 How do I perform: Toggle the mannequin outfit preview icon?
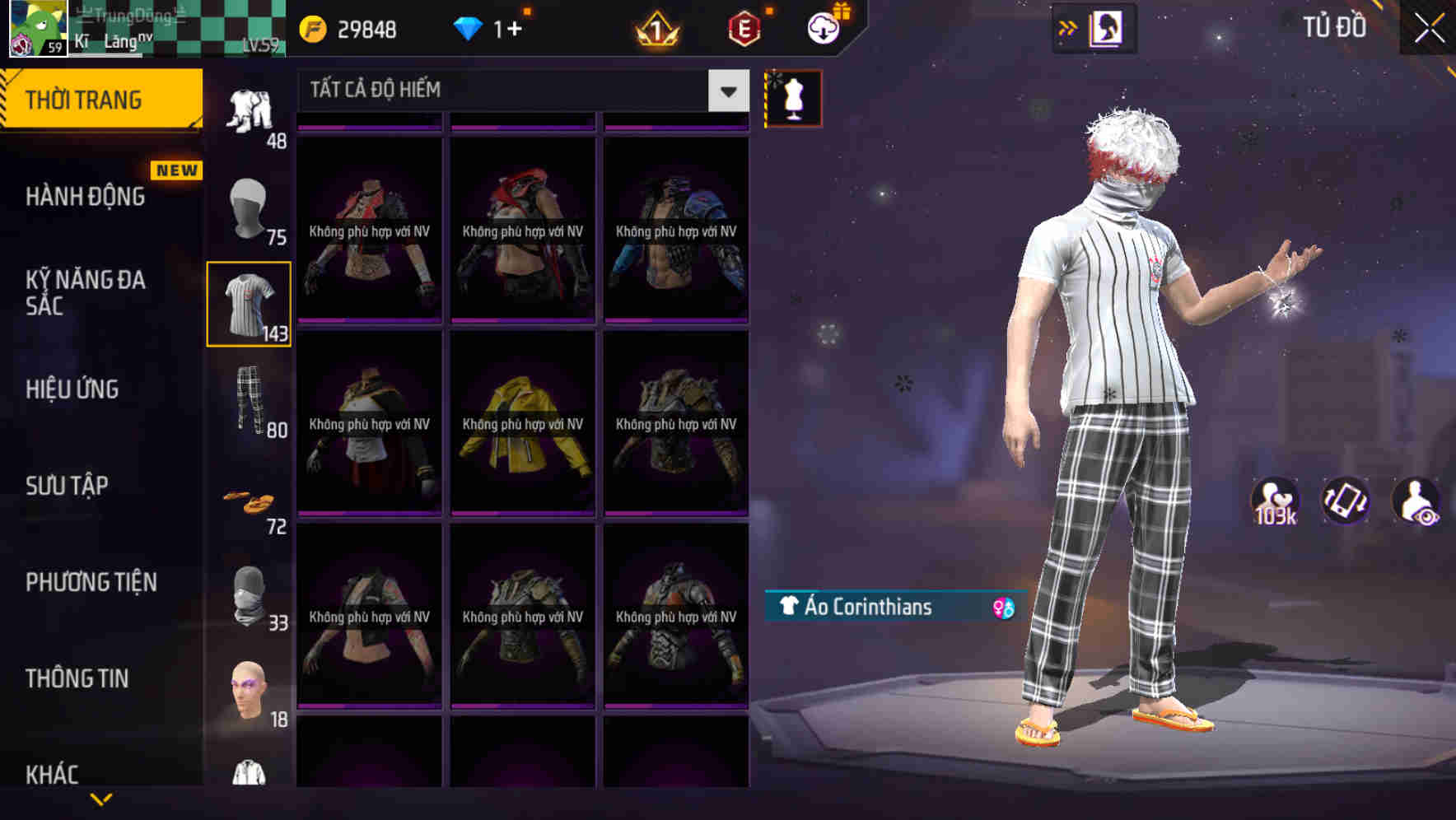click(793, 98)
